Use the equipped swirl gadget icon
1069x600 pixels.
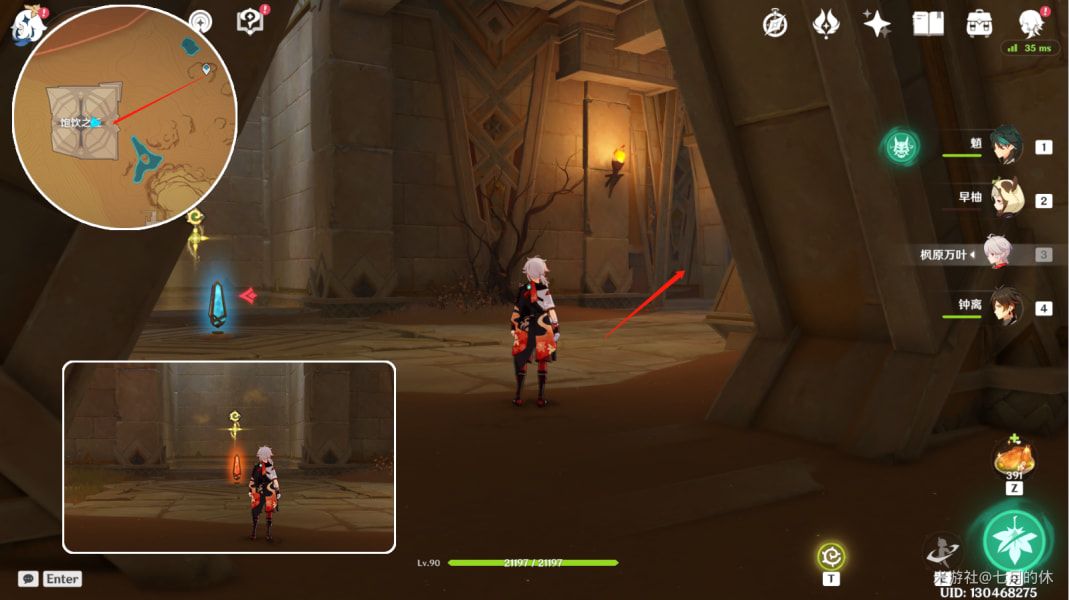click(831, 556)
